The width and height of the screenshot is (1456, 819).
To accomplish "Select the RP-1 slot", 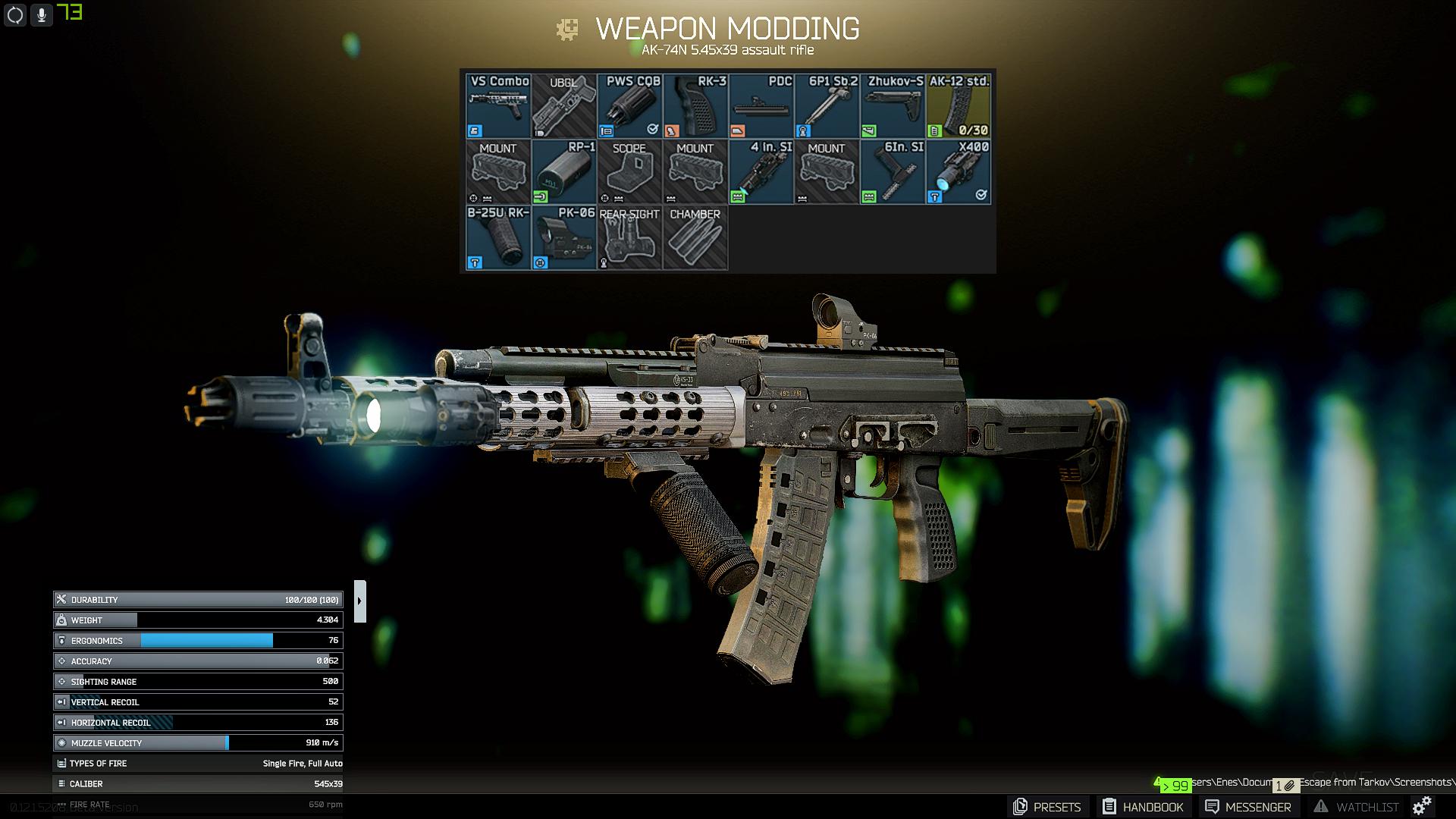I will tap(564, 171).
